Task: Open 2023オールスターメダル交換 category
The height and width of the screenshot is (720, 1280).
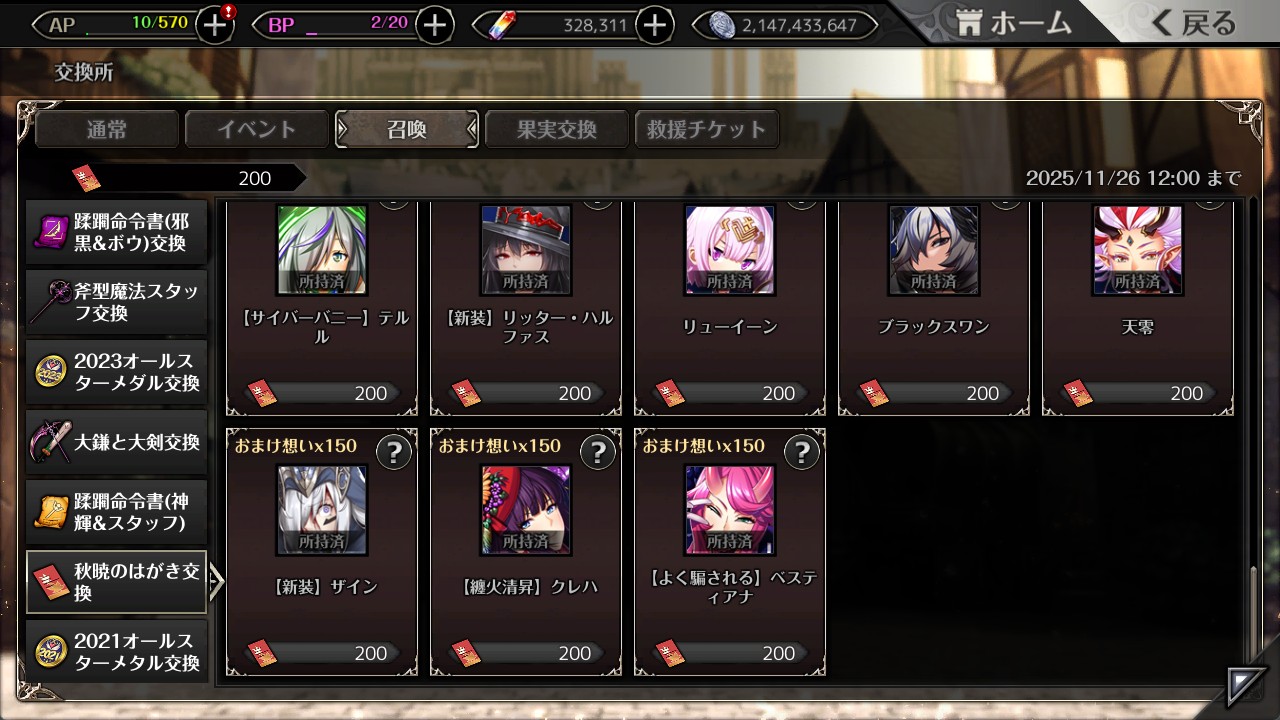Action: pos(117,372)
